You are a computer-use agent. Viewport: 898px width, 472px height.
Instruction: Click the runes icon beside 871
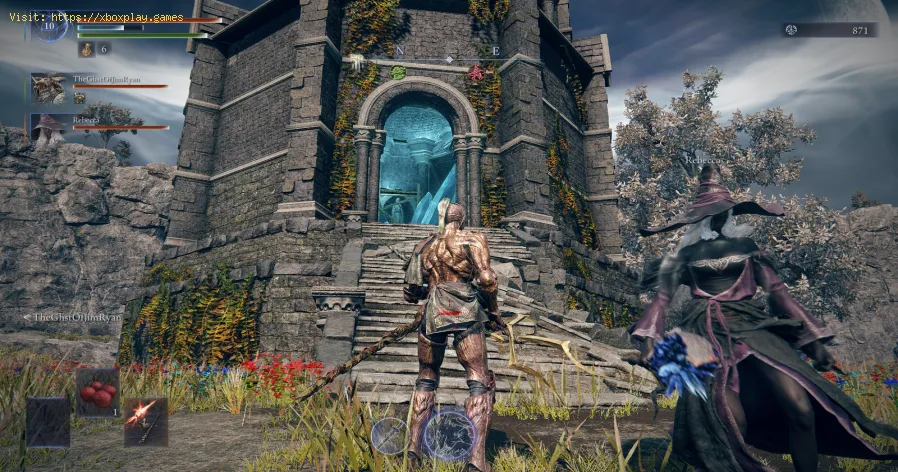pyautogui.click(x=791, y=30)
